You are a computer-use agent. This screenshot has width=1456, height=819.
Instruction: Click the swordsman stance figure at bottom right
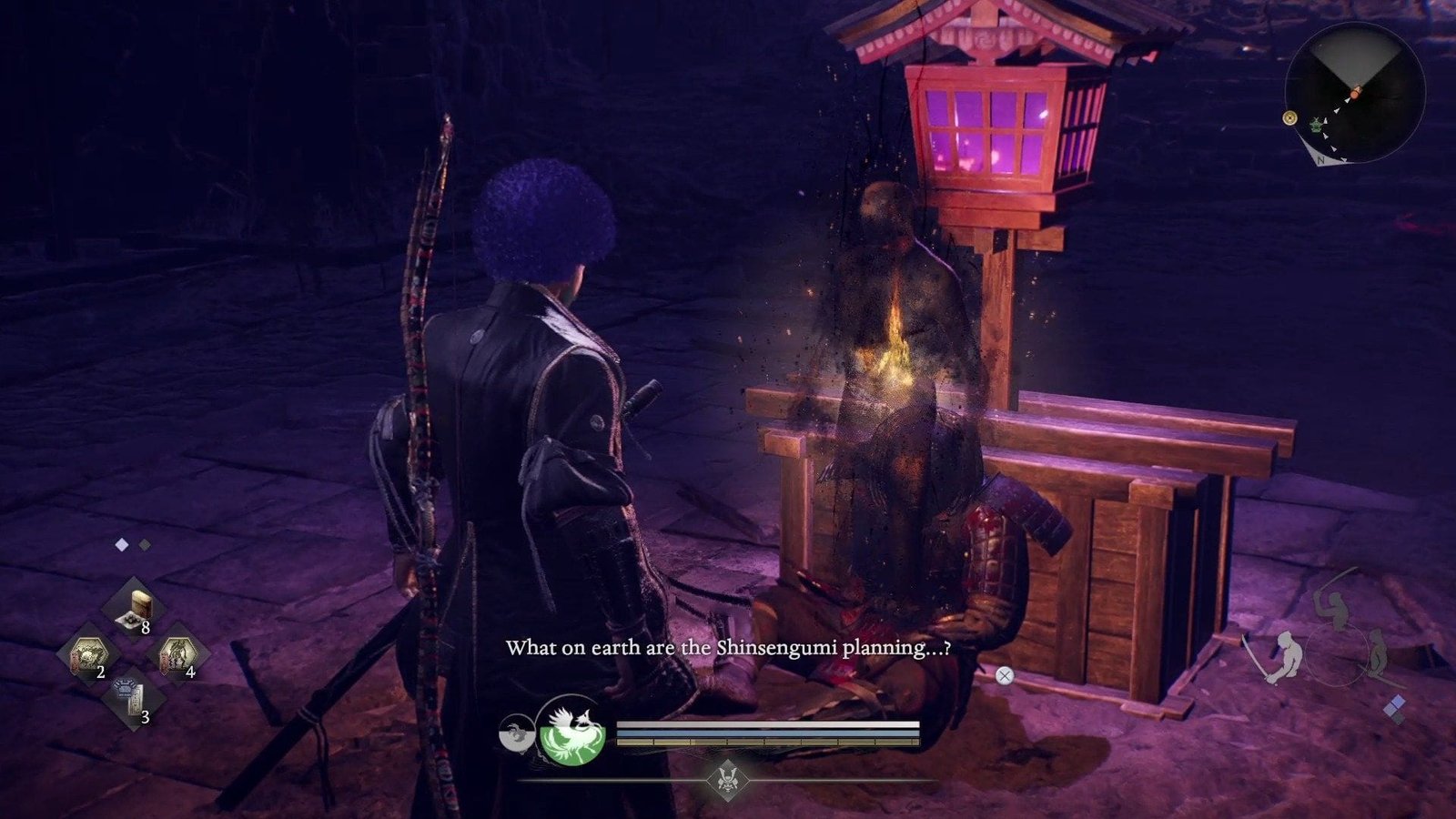pyautogui.click(x=1287, y=656)
